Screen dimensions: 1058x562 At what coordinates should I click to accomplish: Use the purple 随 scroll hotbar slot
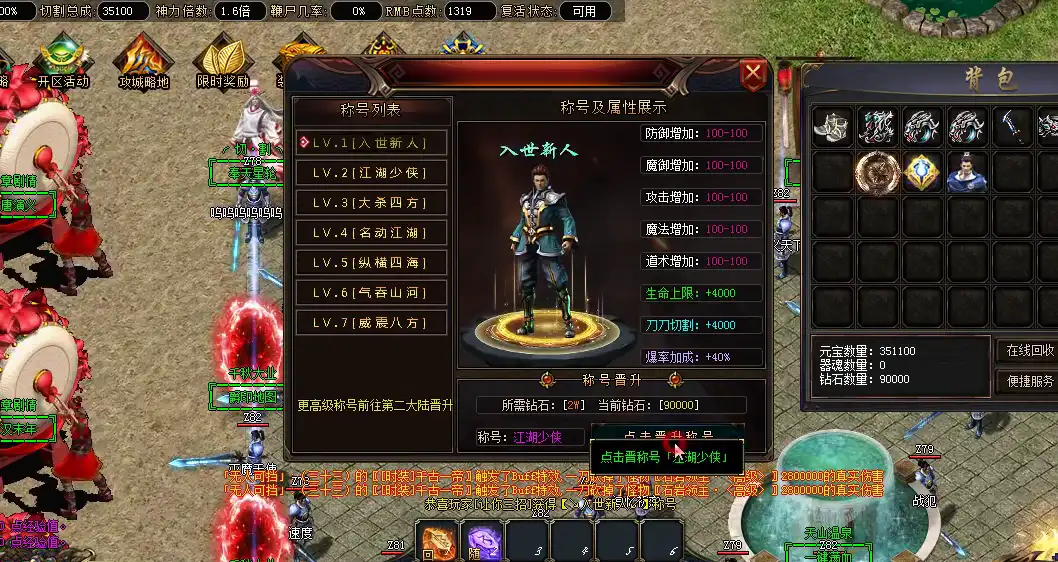coord(481,541)
